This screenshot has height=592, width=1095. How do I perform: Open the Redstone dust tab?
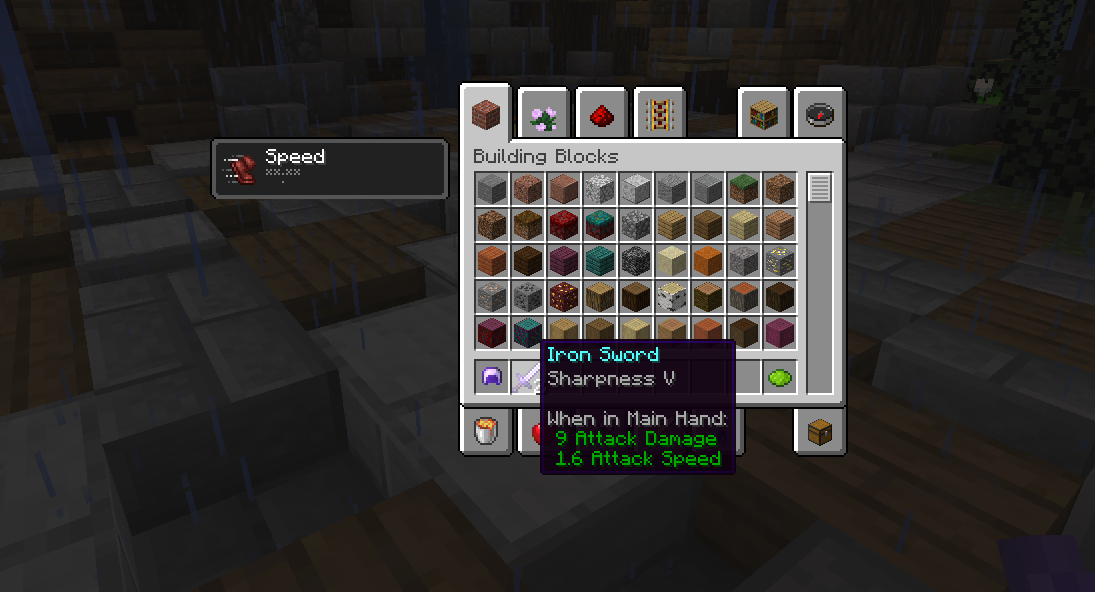[x=601, y=116]
